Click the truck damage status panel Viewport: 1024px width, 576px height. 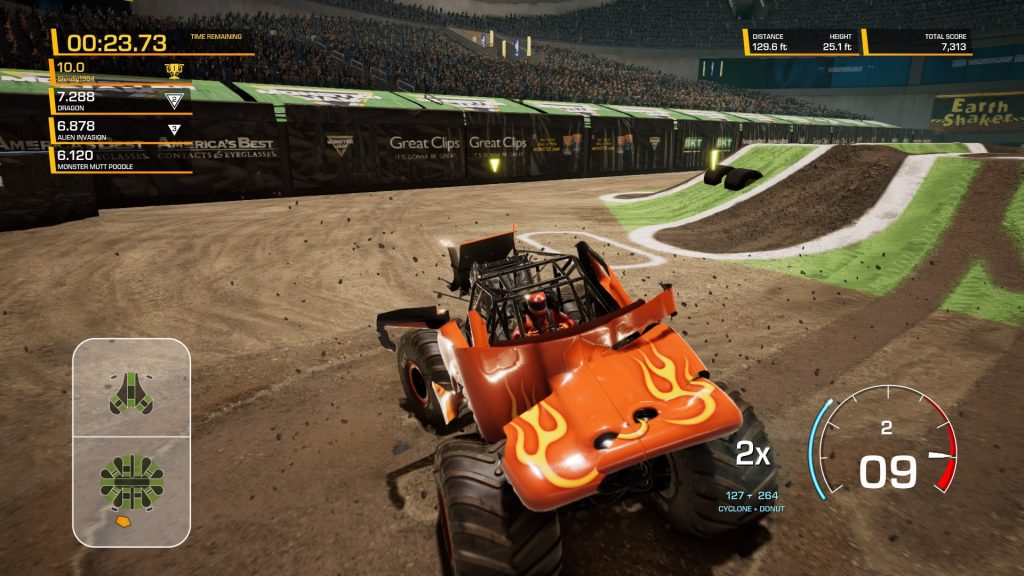click(x=131, y=441)
